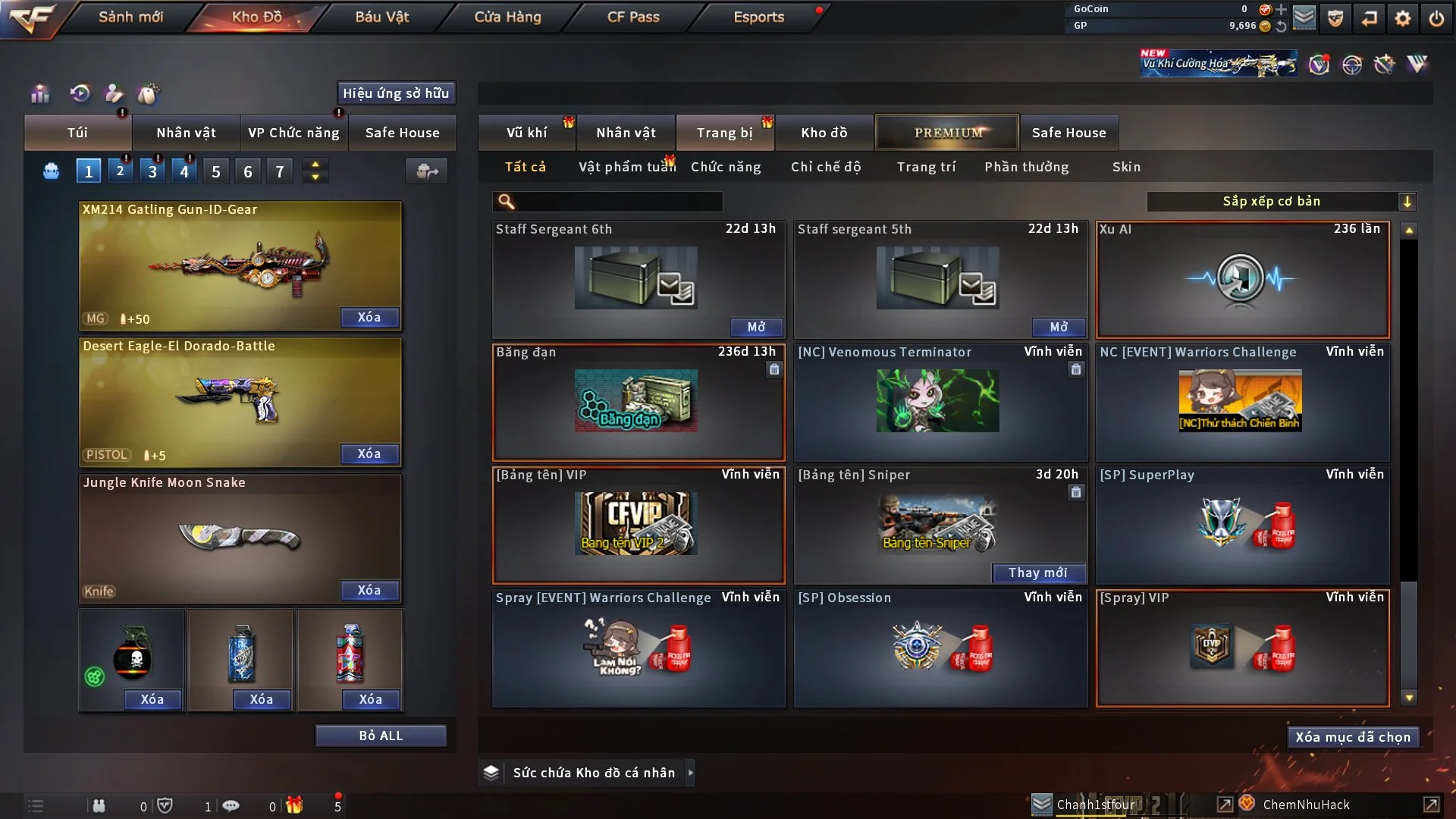Open the Staff Sergeant 6th box
1456x819 pixels.
[756, 327]
